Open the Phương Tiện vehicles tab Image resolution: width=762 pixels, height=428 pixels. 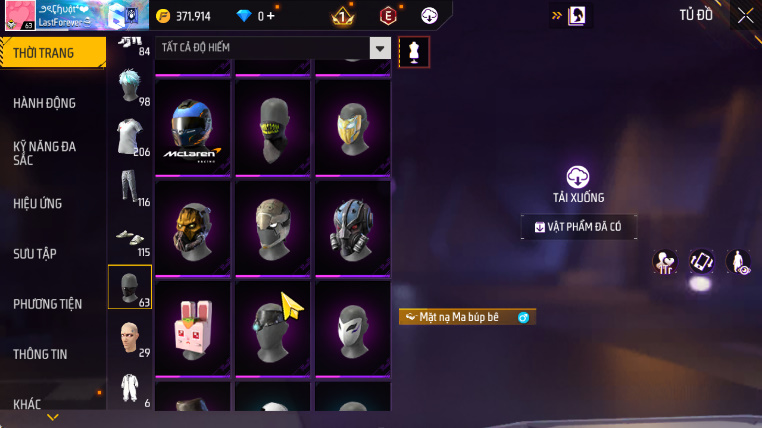(50, 303)
